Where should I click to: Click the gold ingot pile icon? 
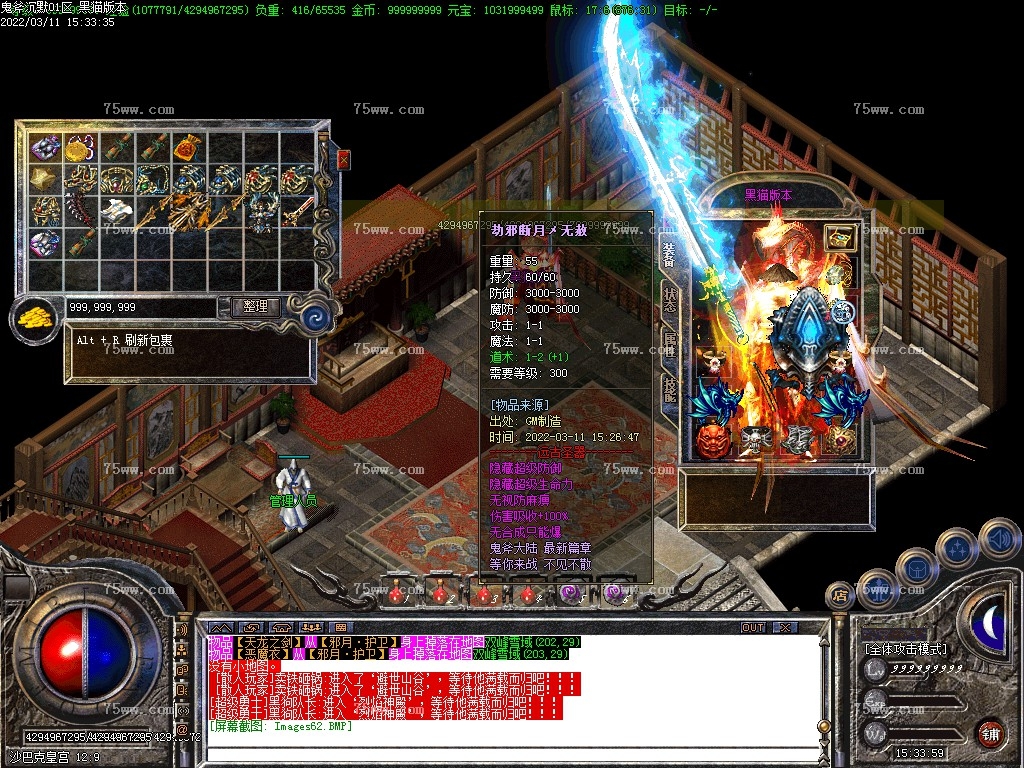pyautogui.click(x=35, y=320)
